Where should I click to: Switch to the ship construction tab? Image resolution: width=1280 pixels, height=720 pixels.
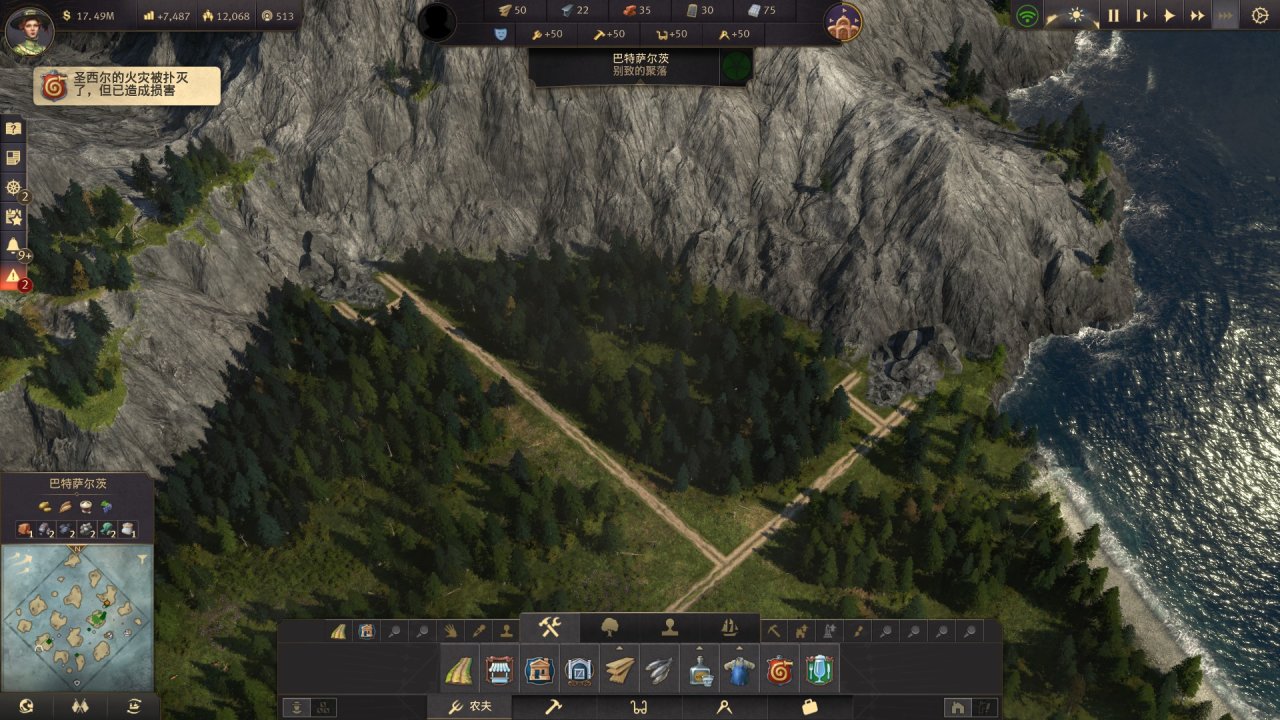(x=729, y=627)
